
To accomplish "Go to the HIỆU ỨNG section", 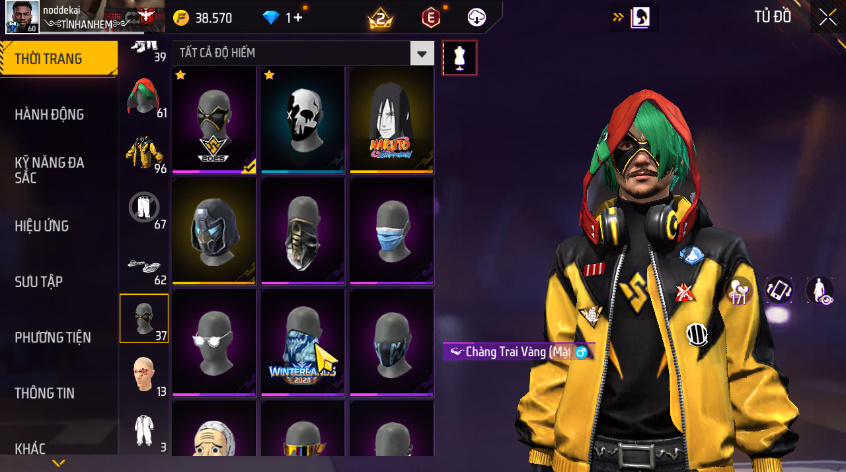I will coord(42,226).
